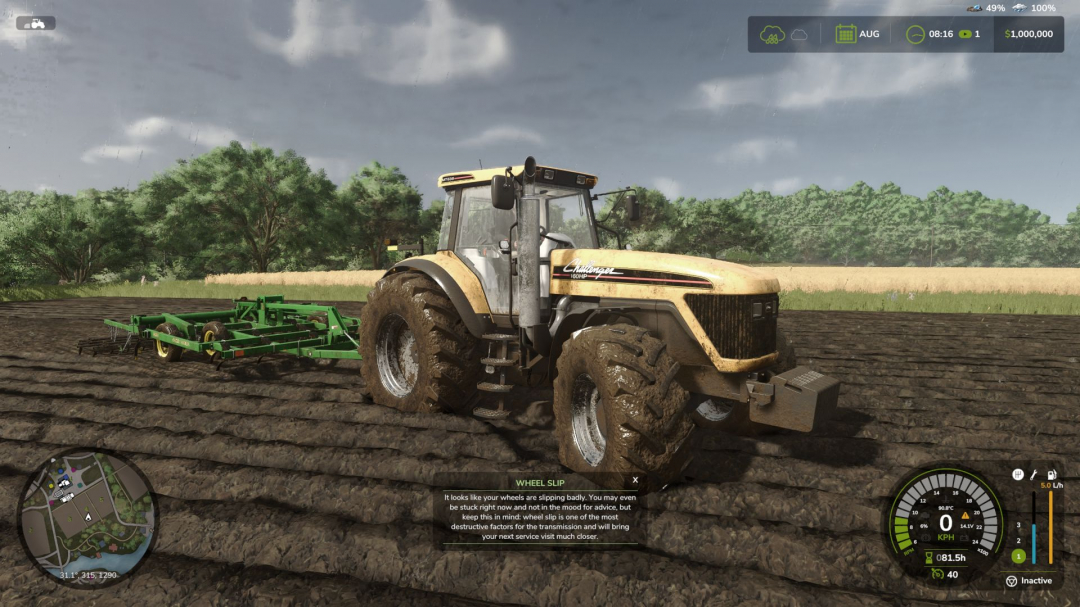Close the Wheel Slip notification

[635, 480]
